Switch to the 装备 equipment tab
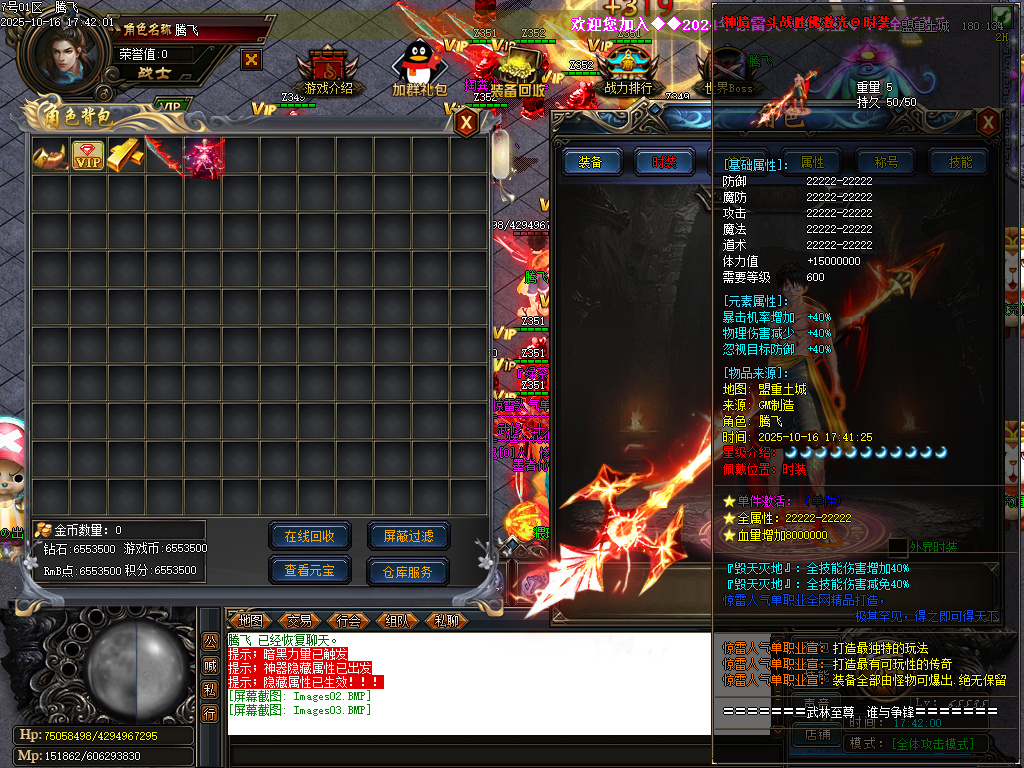The width and height of the screenshot is (1024, 768). coord(591,162)
